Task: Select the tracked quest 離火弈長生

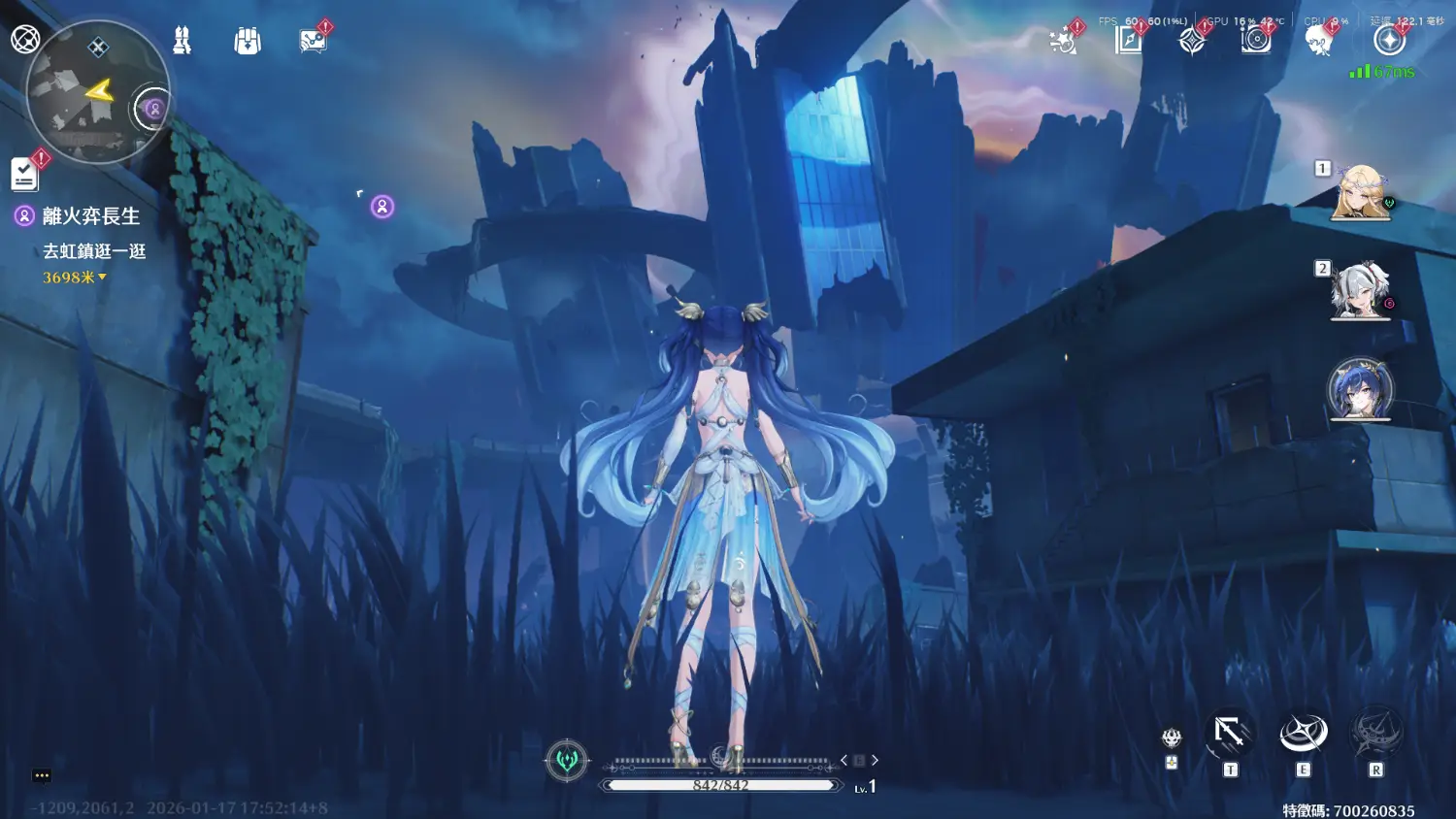Action: click(x=90, y=216)
